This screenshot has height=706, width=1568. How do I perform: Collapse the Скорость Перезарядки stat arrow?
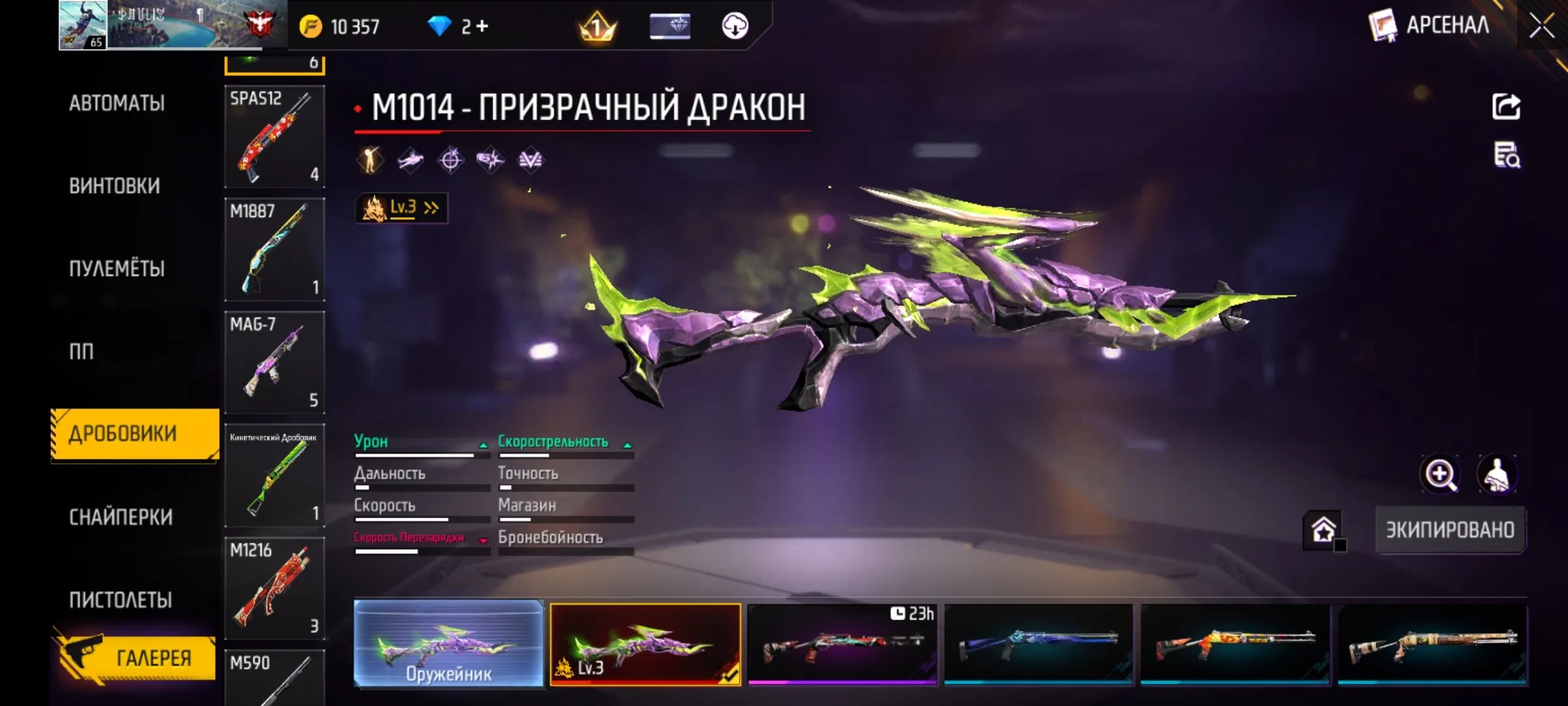point(483,540)
